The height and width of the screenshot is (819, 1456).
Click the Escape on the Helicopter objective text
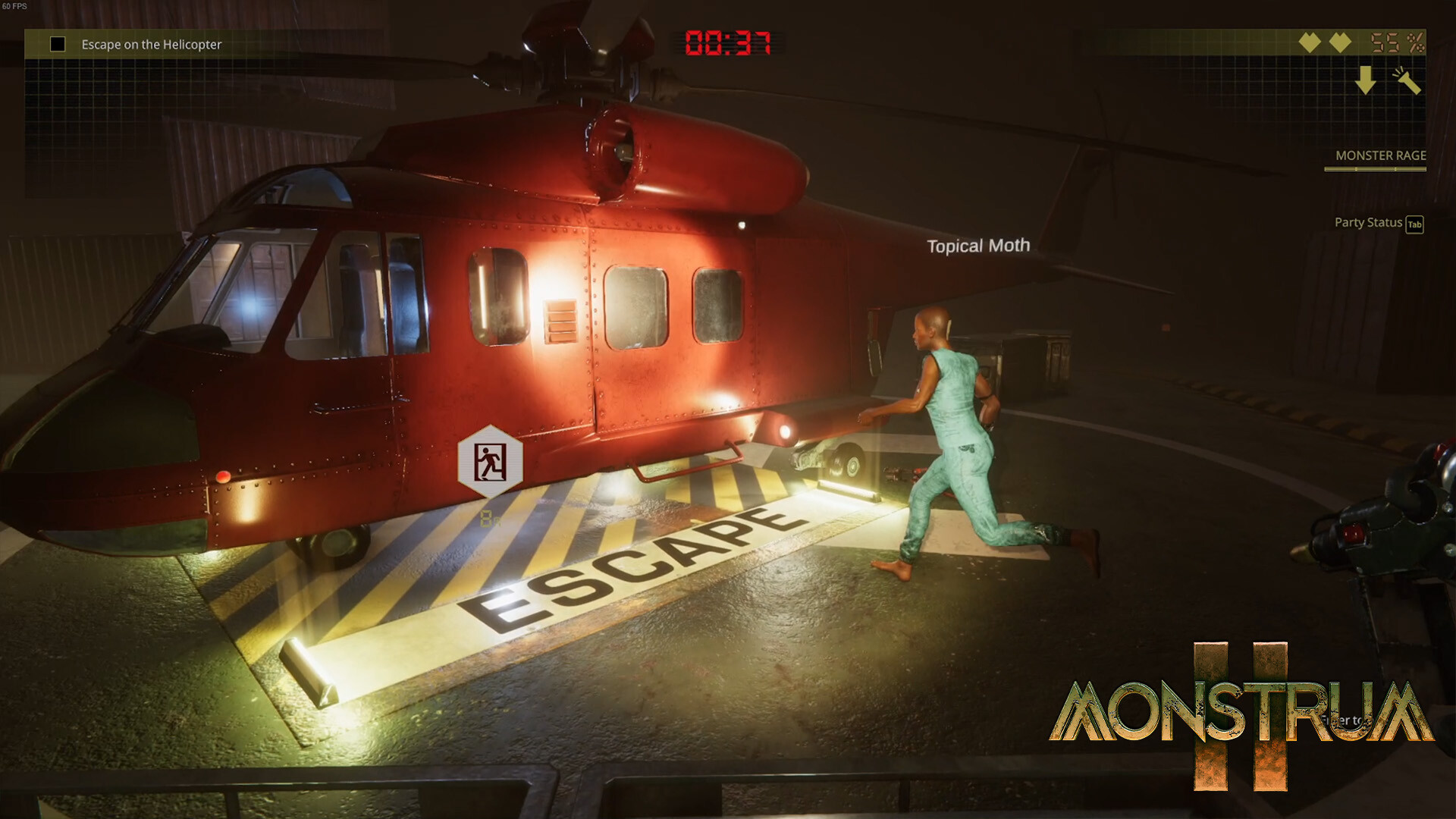point(151,45)
